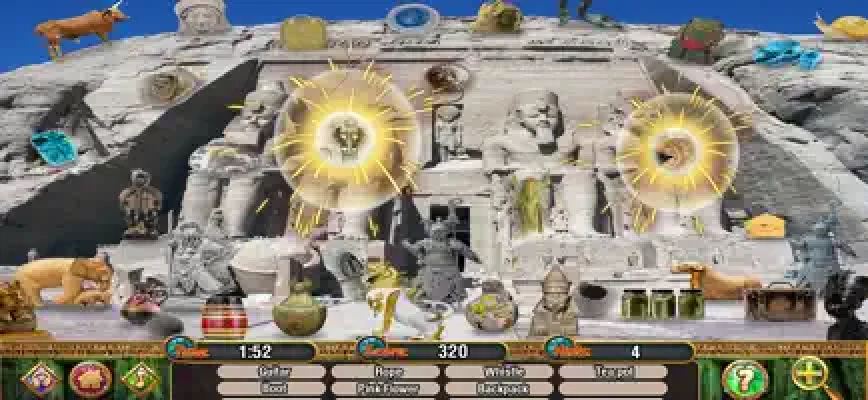Select the Teapot list entry
The height and width of the screenshot is (400, 868).
tap(612, 371)
